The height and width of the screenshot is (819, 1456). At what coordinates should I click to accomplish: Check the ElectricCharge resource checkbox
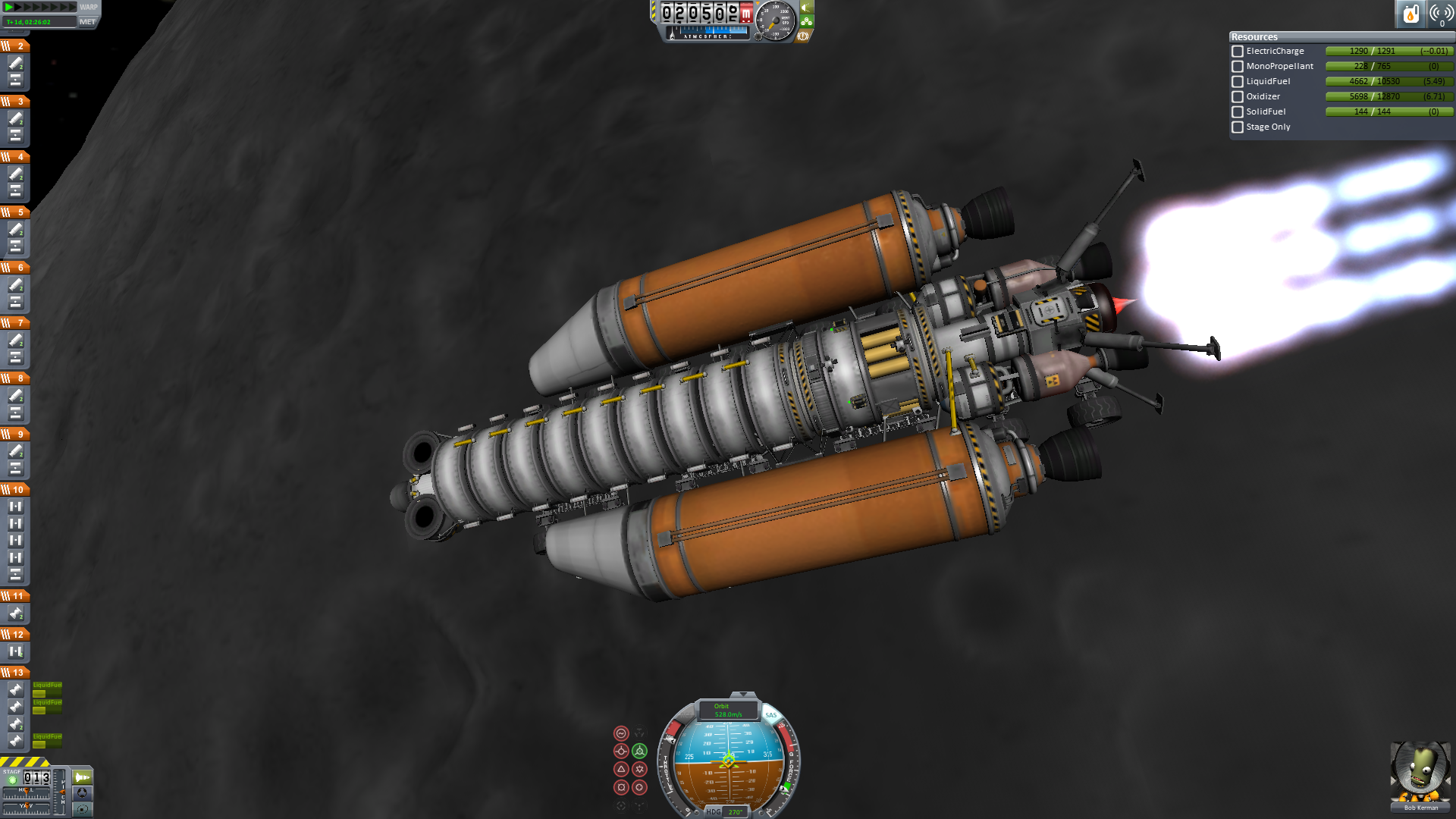coord(1238,52)
